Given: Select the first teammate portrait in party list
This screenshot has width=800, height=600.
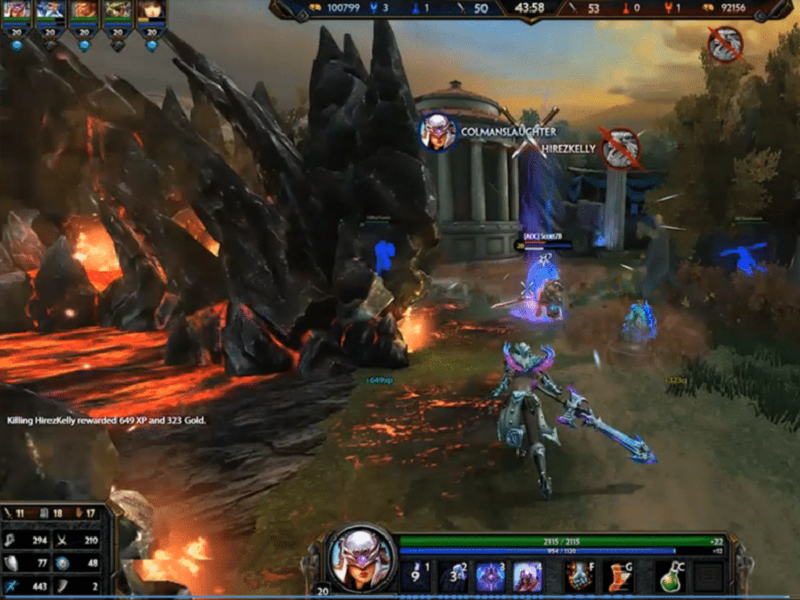Looking at the screenshot, I should pos(16,11).
